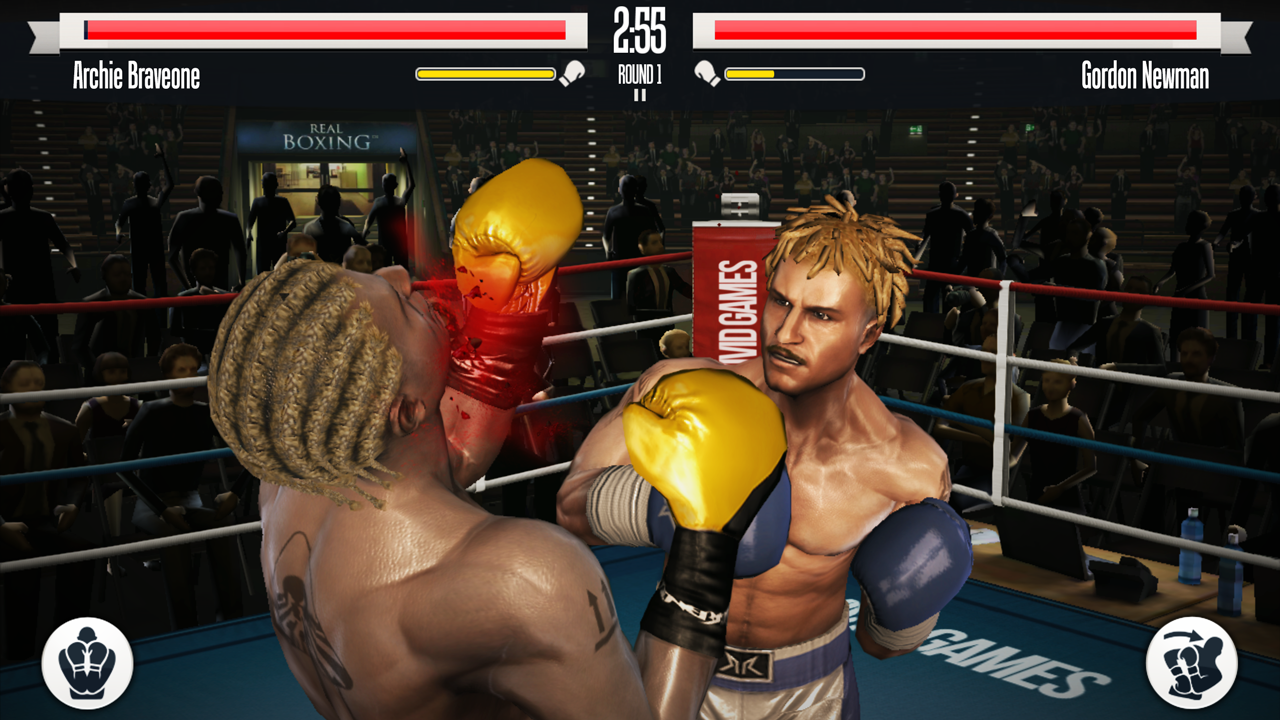Click Gordon's partially filled stamina meter
The width and height of the screenshot is (1280, 720).
click(x=795, y=72)
